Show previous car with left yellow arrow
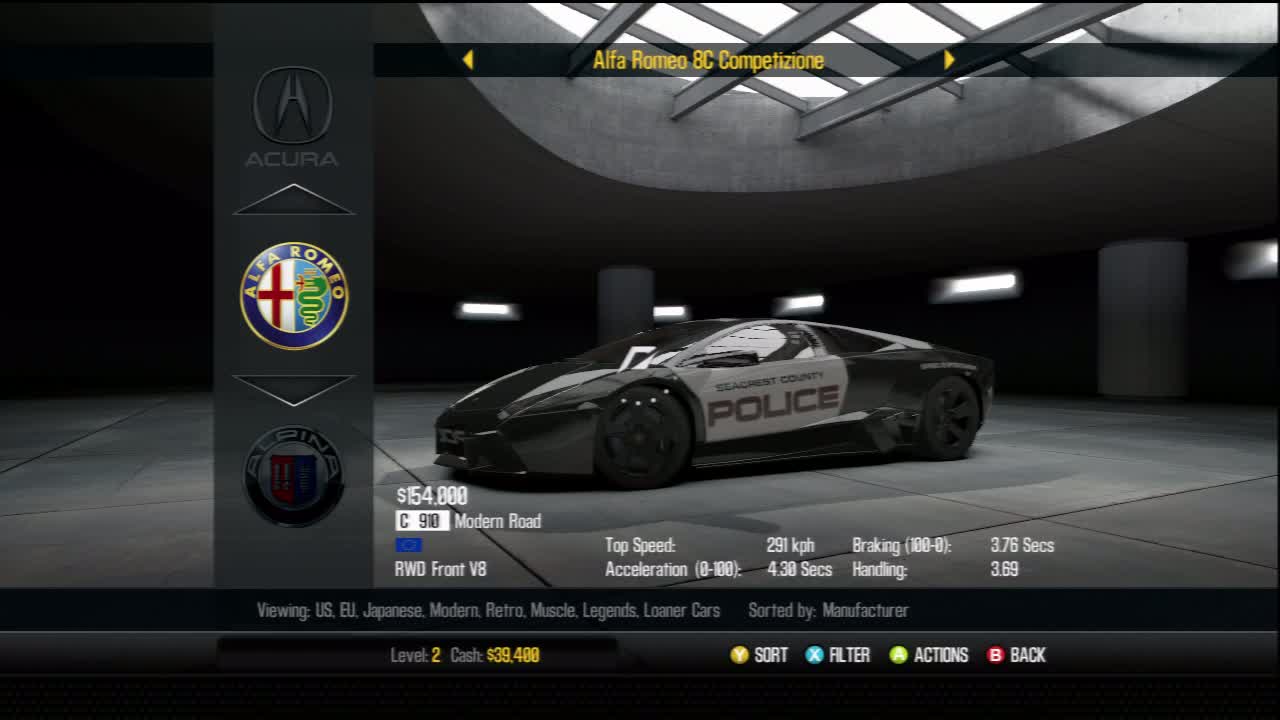1280x720 pixels. point(467,60)
